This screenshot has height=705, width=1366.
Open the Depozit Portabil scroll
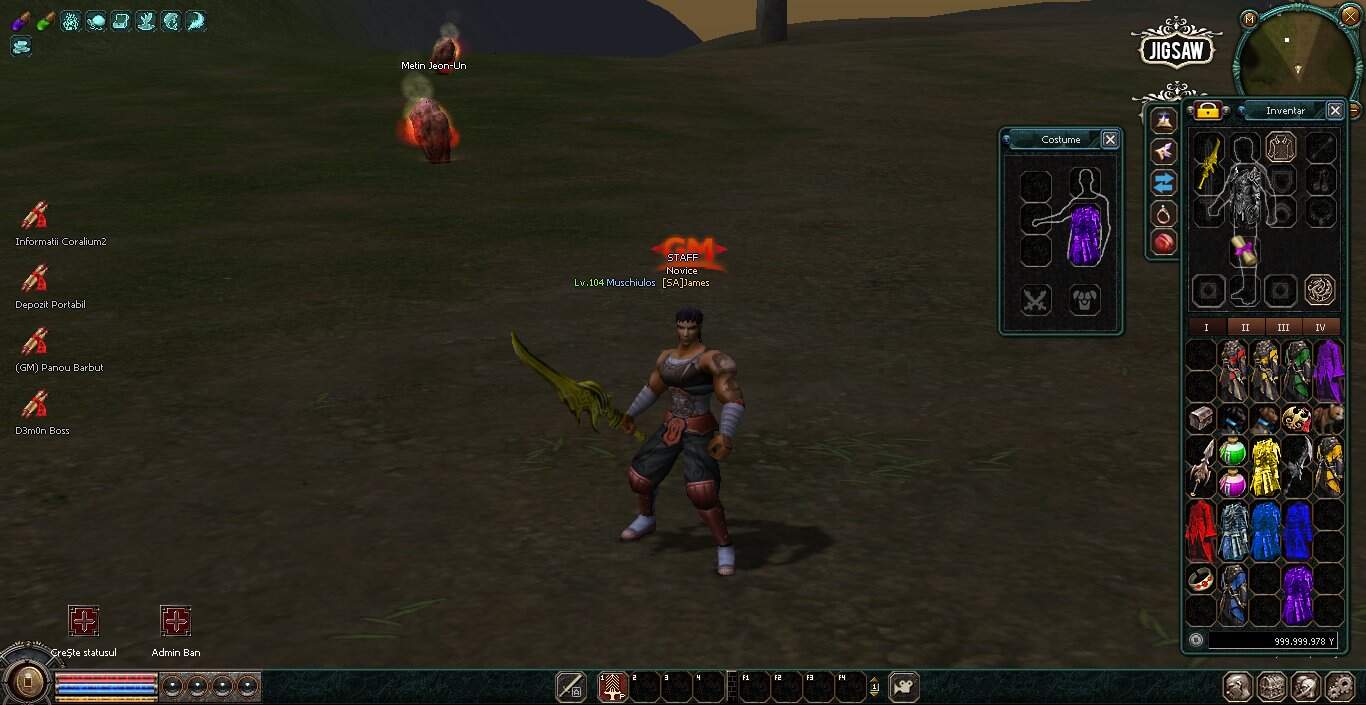[x=35, y=279]
